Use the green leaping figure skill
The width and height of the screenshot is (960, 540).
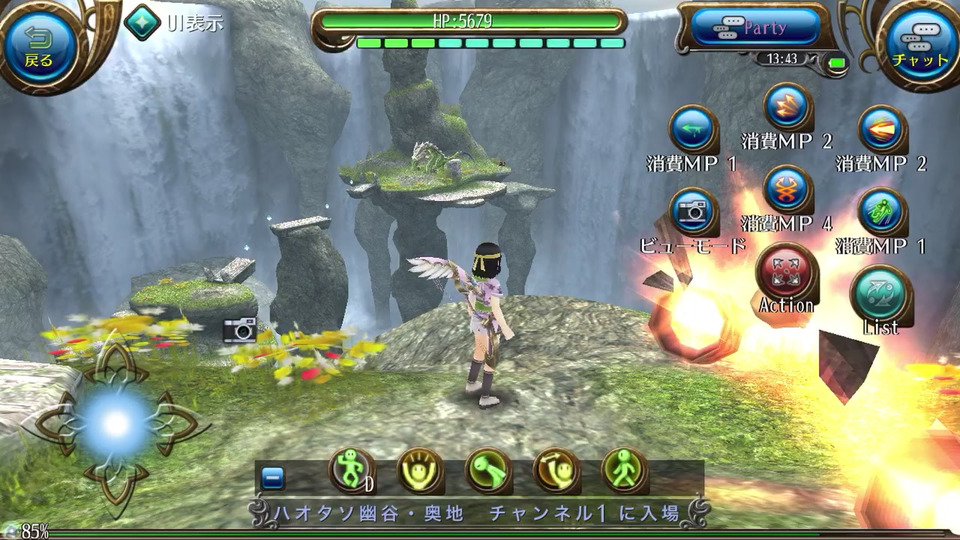click(882, 211)
